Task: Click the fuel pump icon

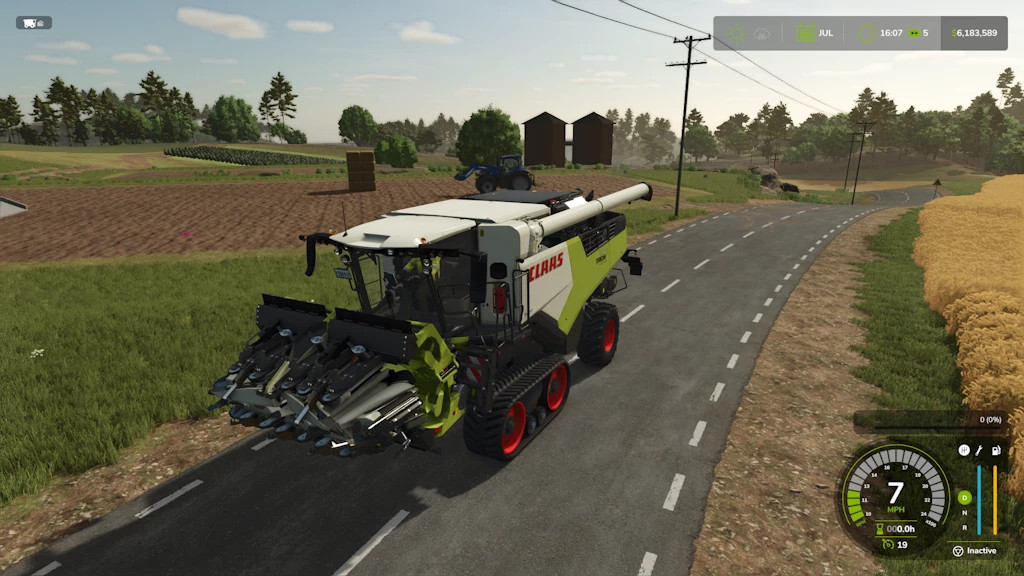Action: point(995,451)
